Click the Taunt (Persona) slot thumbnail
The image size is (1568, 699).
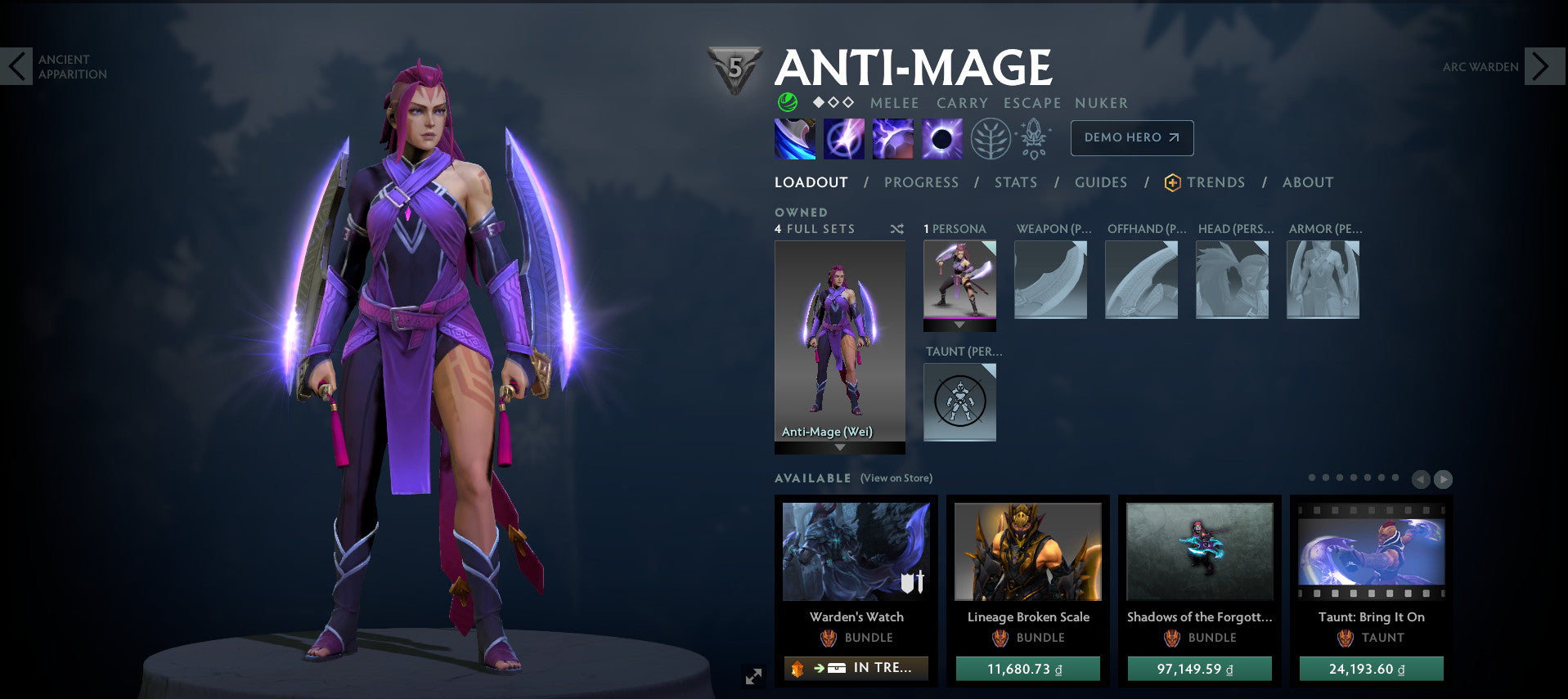(x=959, y=402)
